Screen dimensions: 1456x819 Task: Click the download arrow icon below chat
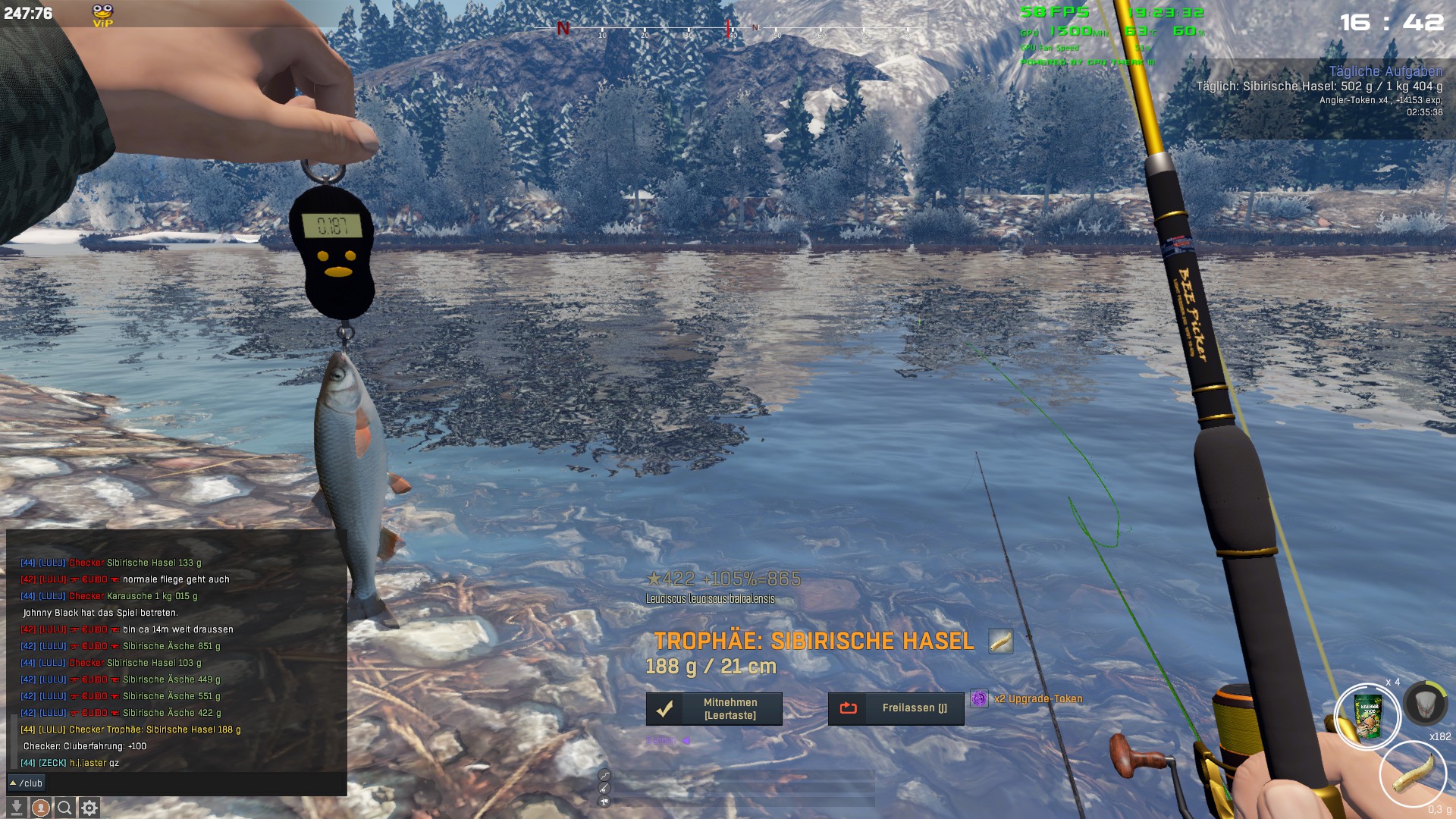coord(16,808)
